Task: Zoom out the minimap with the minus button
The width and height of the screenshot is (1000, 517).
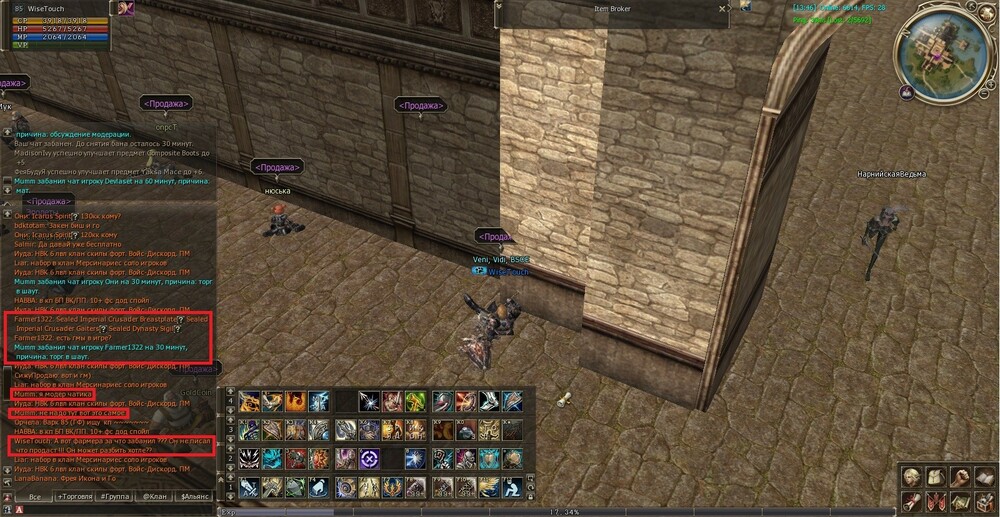Action: tap(986, 92)
